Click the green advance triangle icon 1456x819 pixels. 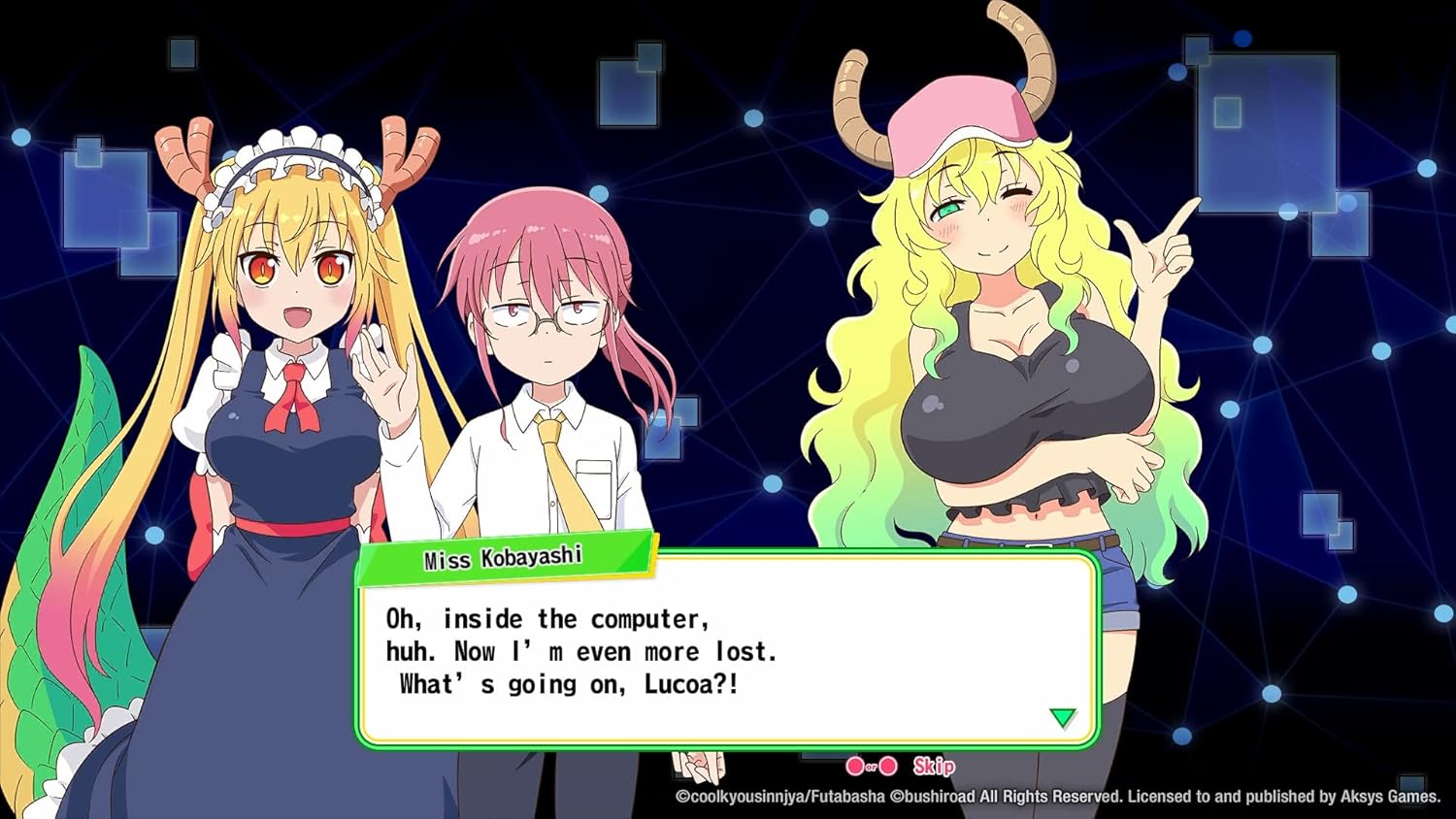(x=1062, y=717)
